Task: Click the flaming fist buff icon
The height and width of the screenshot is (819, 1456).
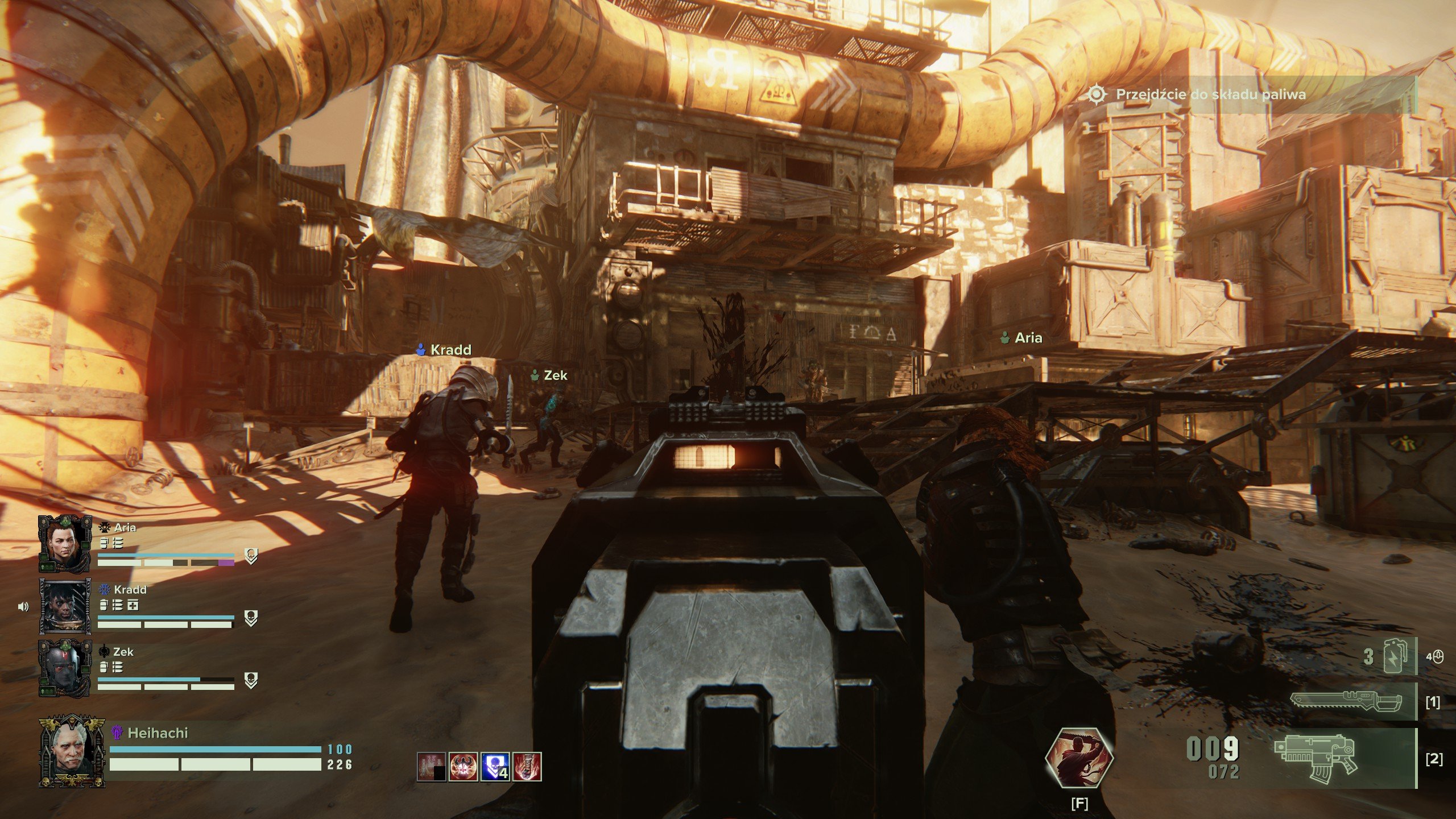Action: (x=527, y=766)
